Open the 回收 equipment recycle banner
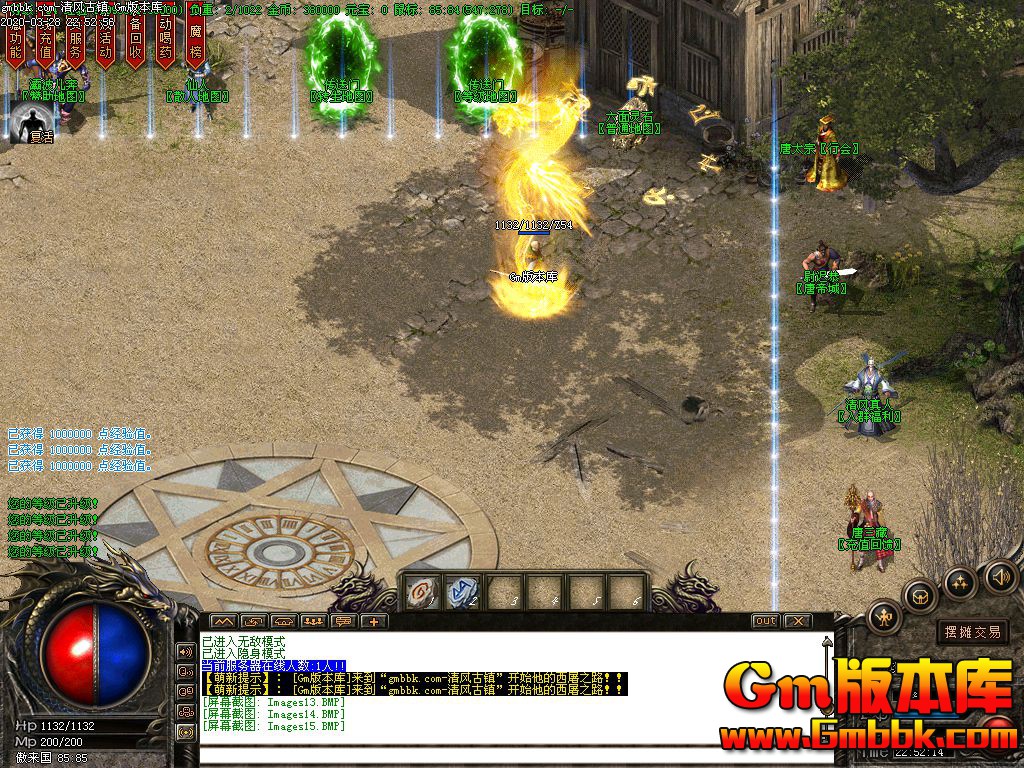Screen dimensions: 1024x768 click(x=136, y=43)
